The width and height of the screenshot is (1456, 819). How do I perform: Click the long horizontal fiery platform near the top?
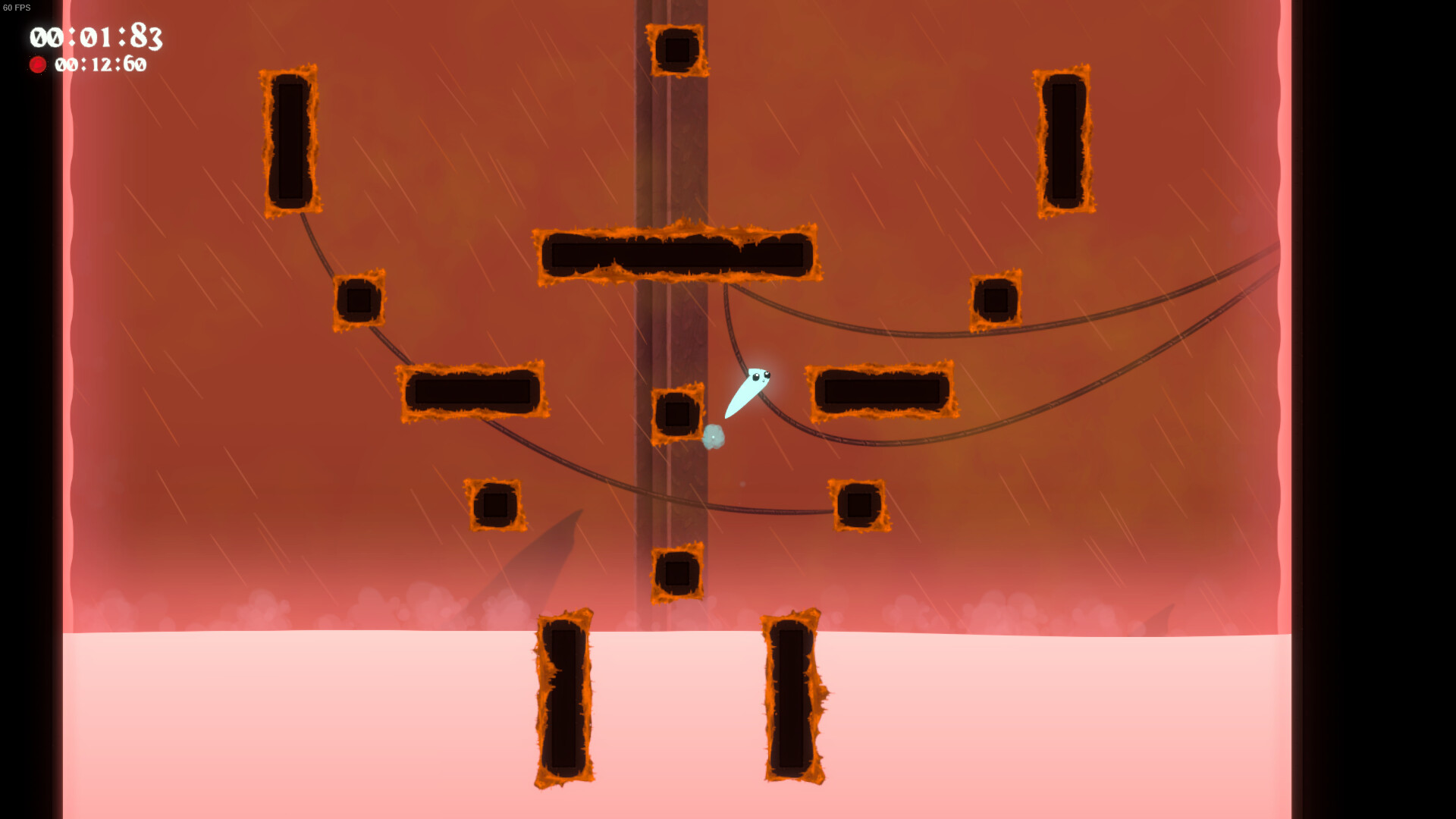[x=679, y=254]
